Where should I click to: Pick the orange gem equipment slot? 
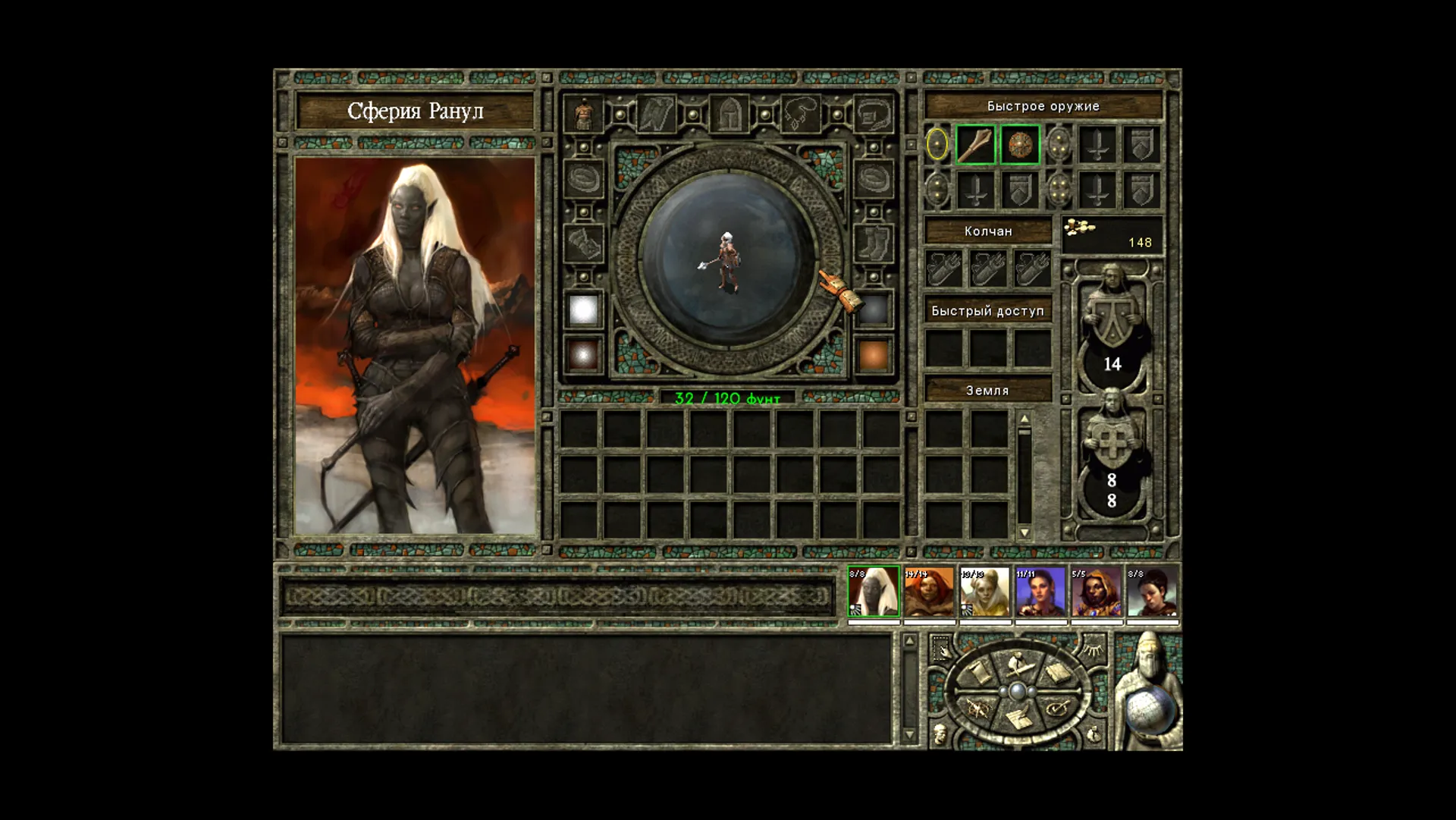tap(873, 355)
